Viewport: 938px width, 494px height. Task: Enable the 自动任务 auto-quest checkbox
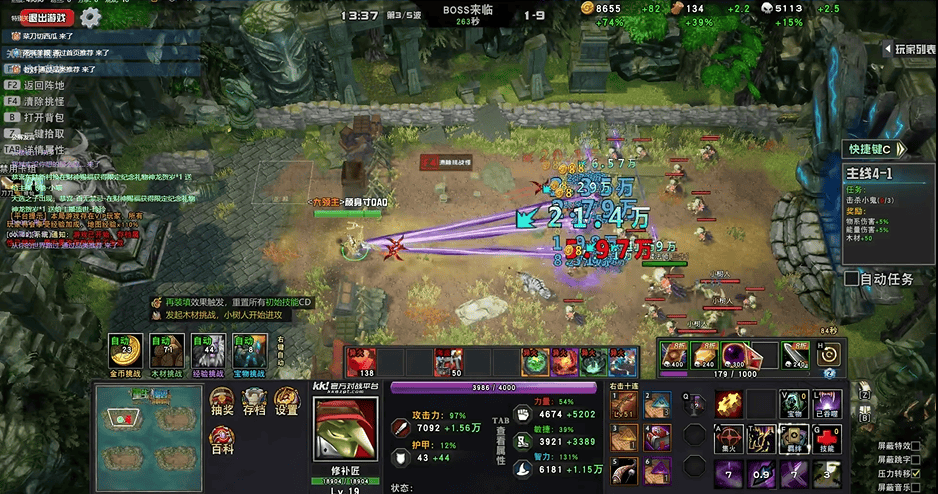tap(852, 279)
